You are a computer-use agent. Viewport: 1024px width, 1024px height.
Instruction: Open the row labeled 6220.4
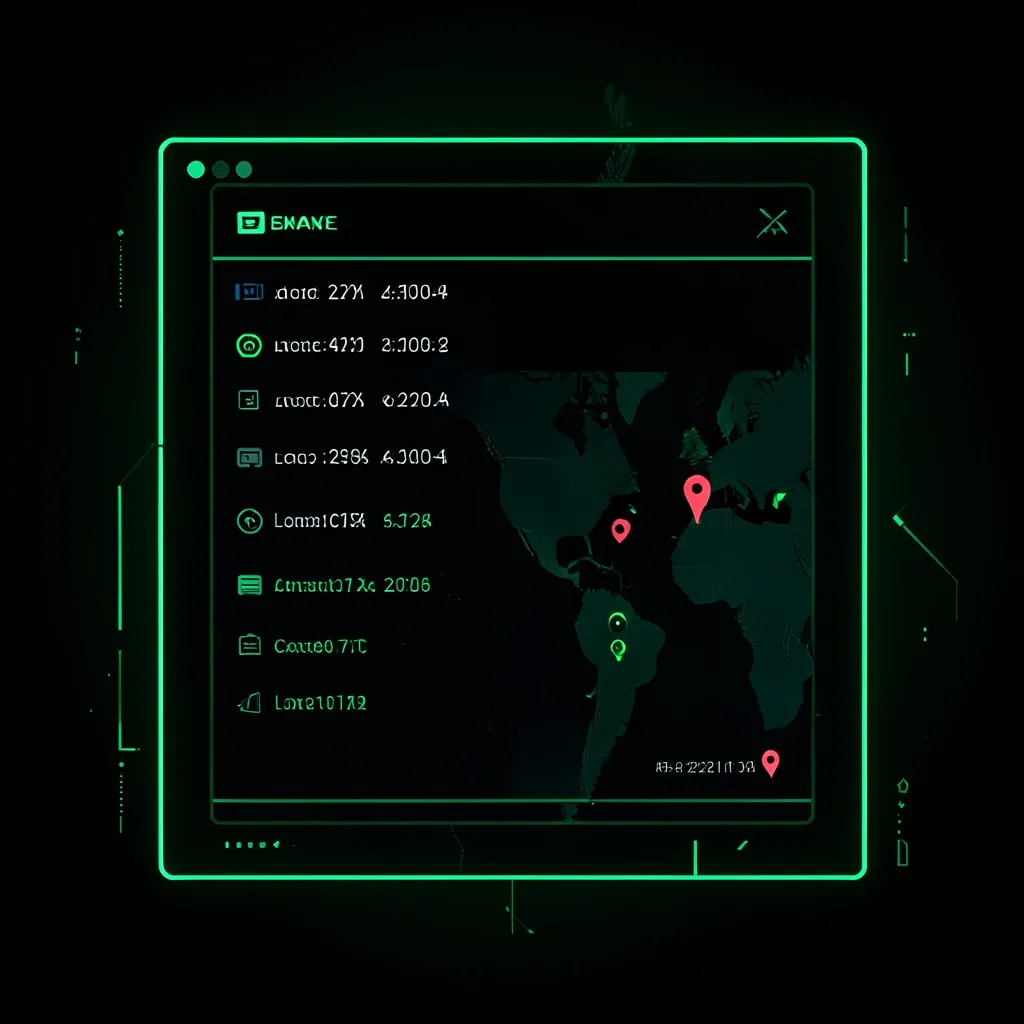pos(342,401)
